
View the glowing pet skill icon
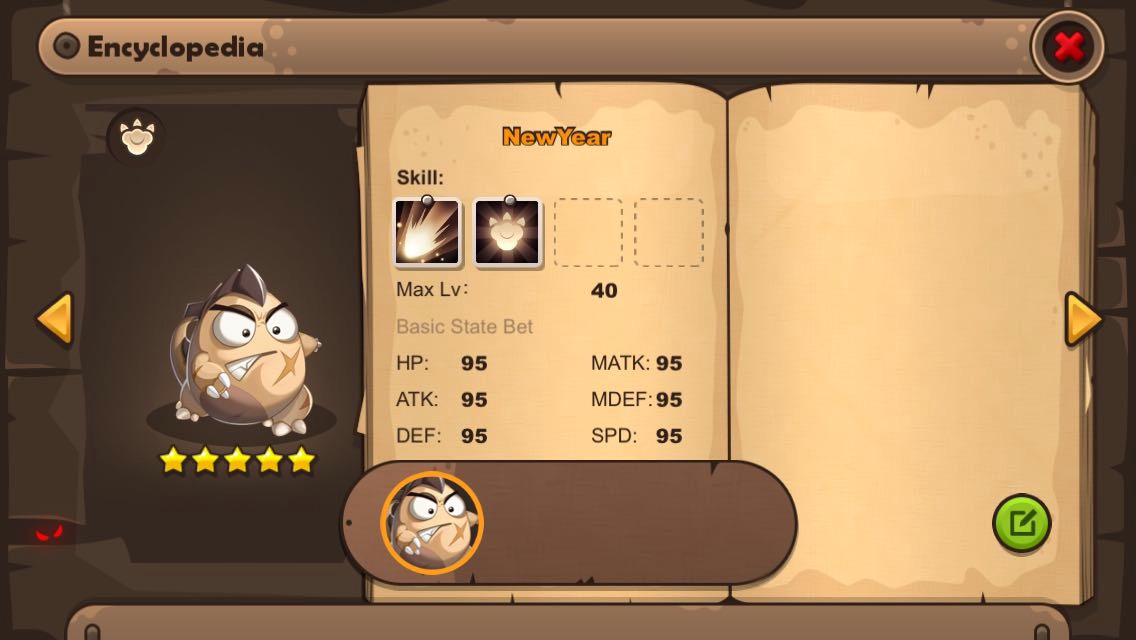click(507, 233)
